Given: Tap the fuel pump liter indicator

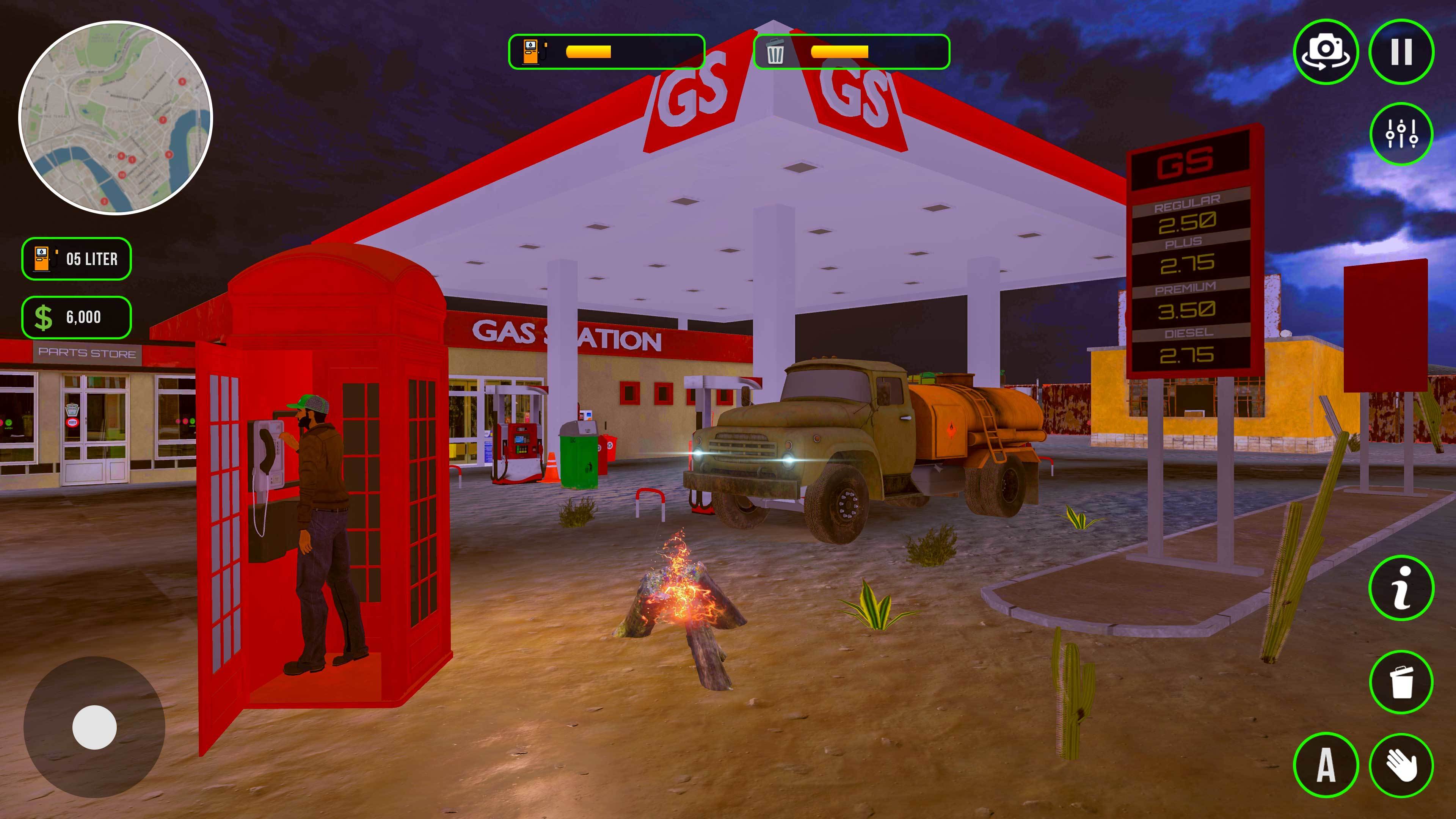Looking at the screenshot, I should 76,259.
